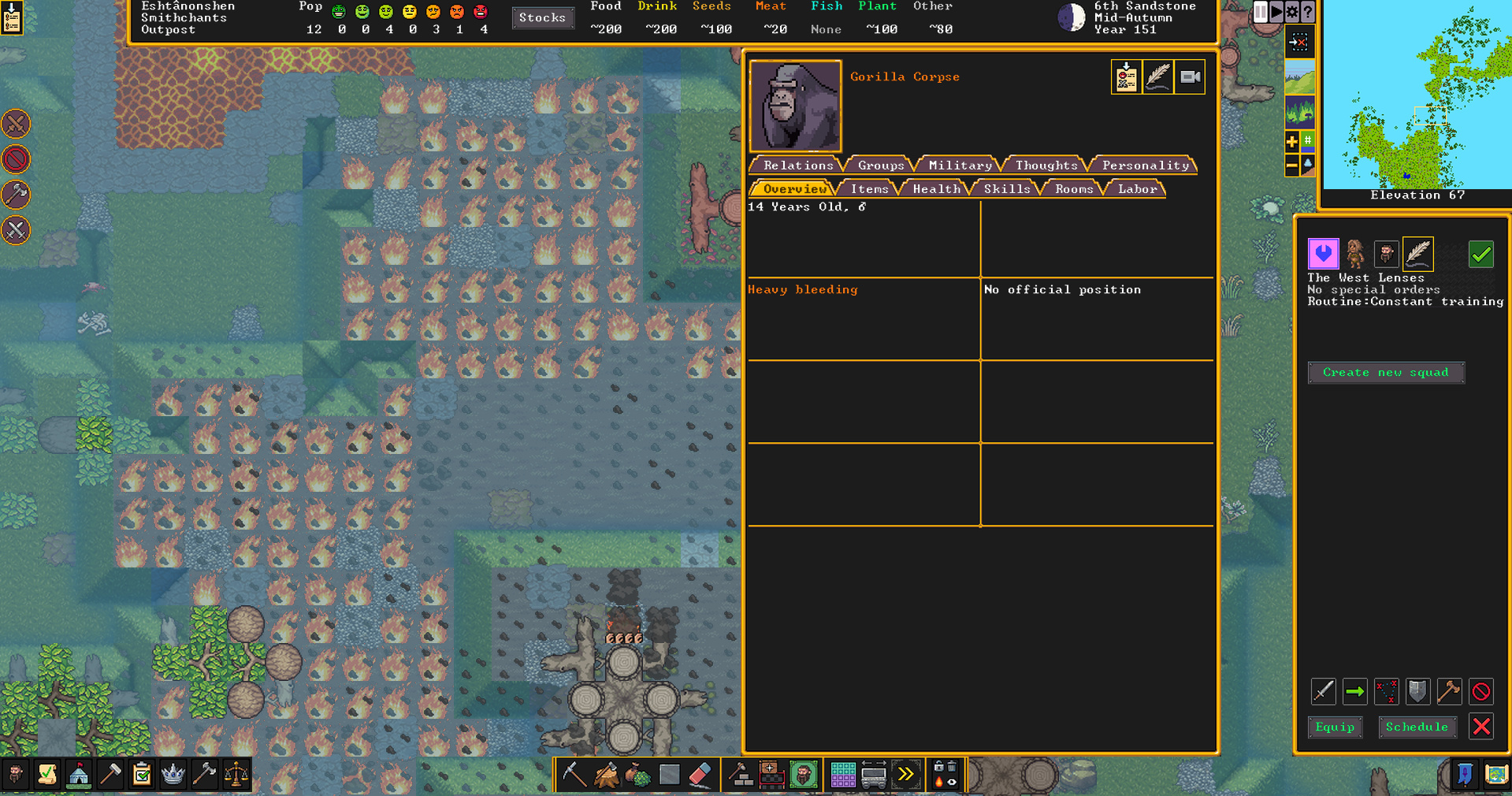The height and width of the screenshot is (796, 1512).
Task: Show the Military tab
Action: pos(960,166)
